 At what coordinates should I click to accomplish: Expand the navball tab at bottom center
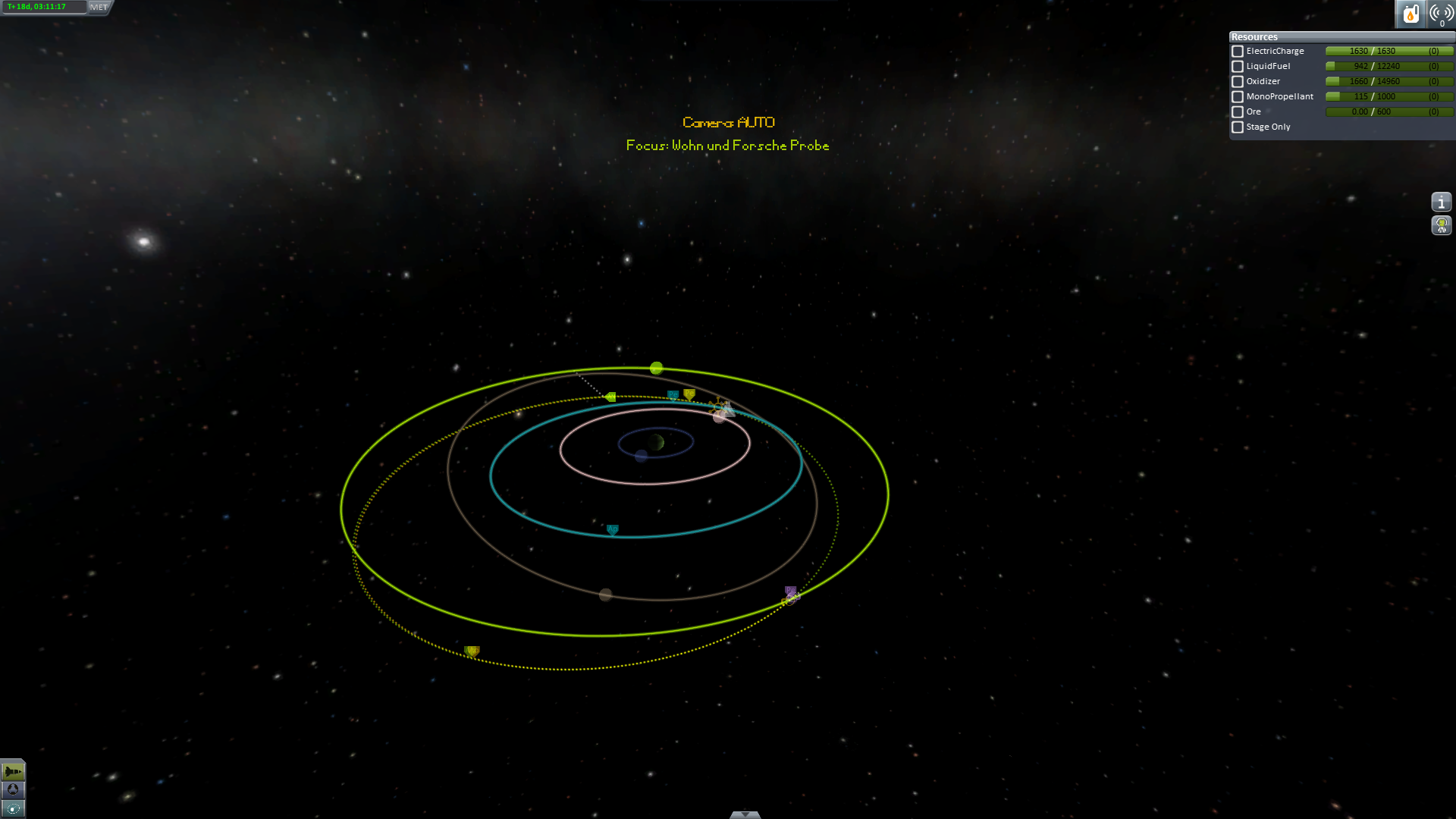[x=745, y=814]
